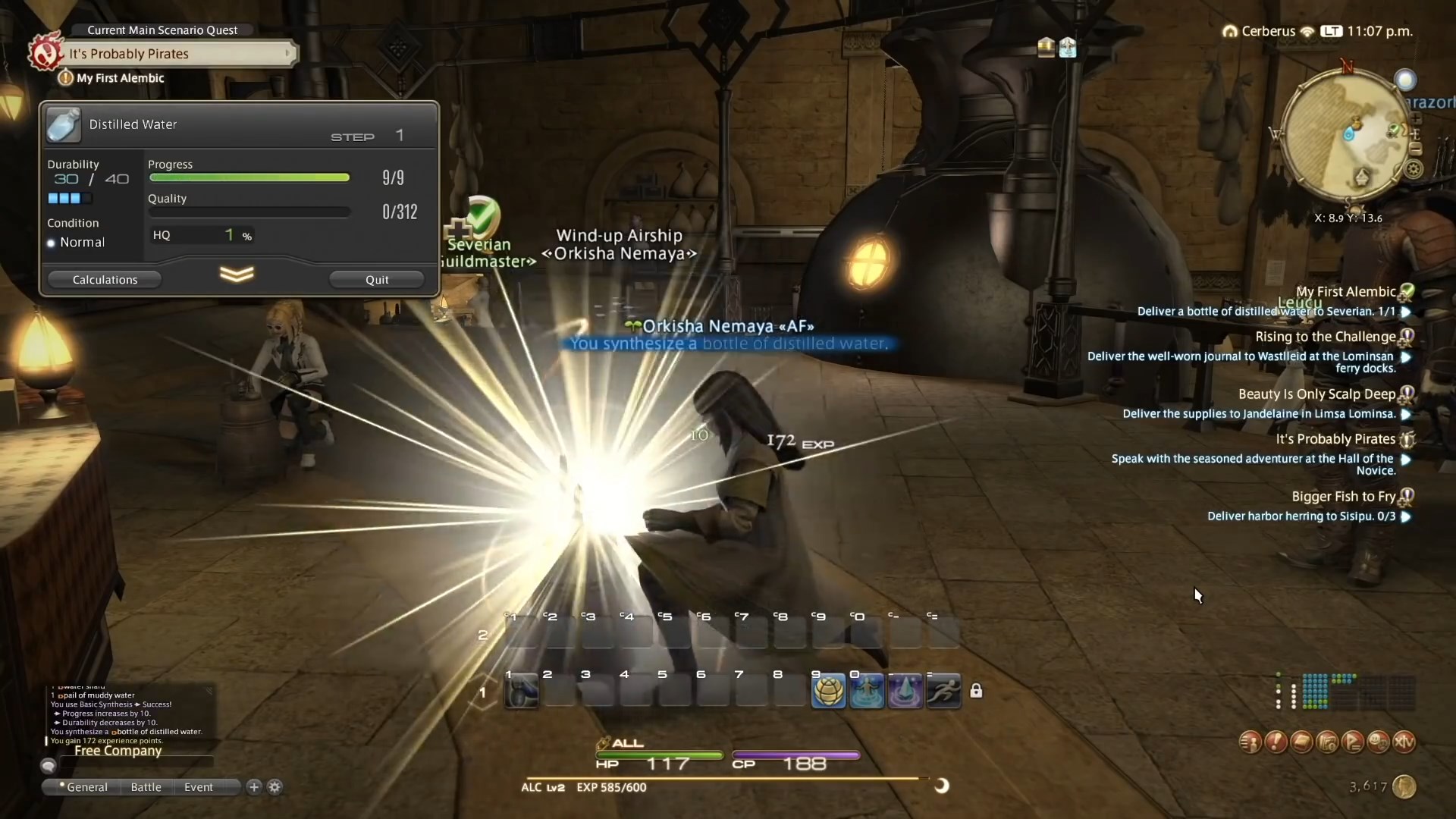Open the Character menu icon bottom right
This screenshot has width=1456, height=819.
coord(1248,742)
